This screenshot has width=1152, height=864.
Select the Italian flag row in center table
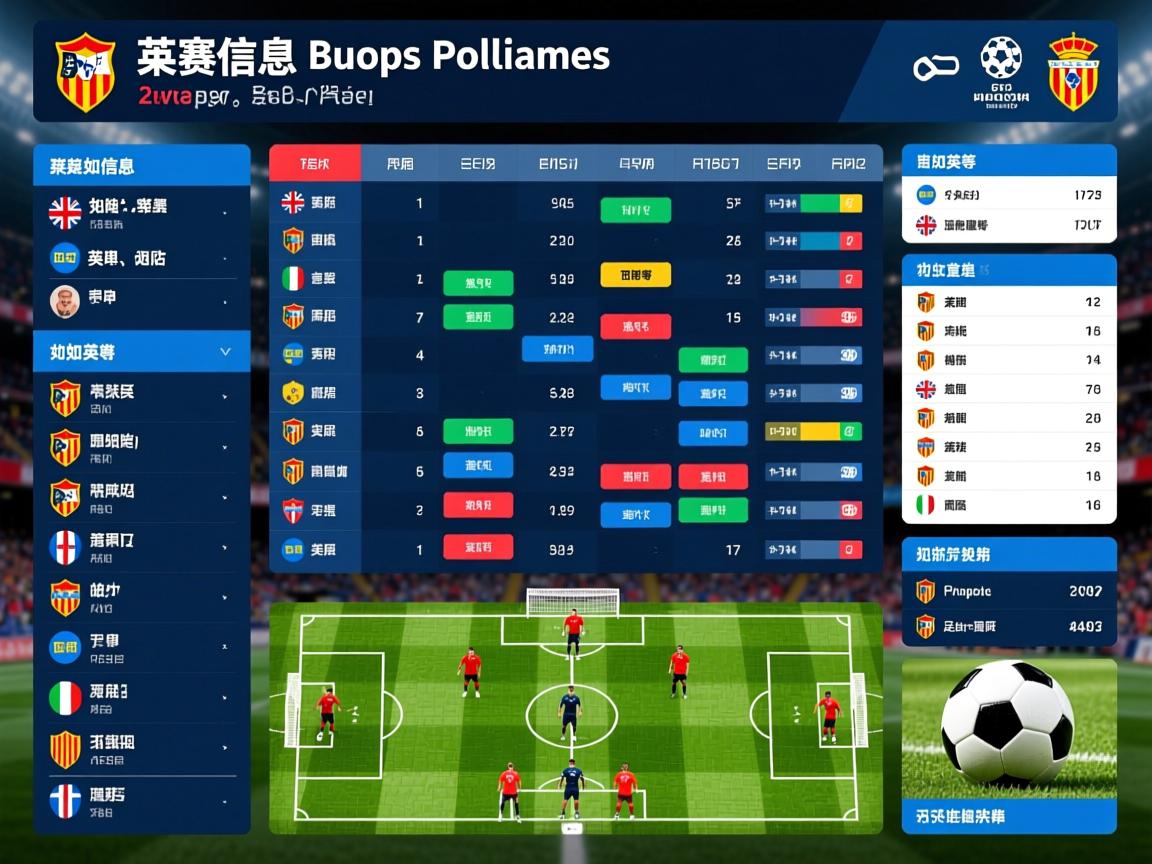[322, 279]
